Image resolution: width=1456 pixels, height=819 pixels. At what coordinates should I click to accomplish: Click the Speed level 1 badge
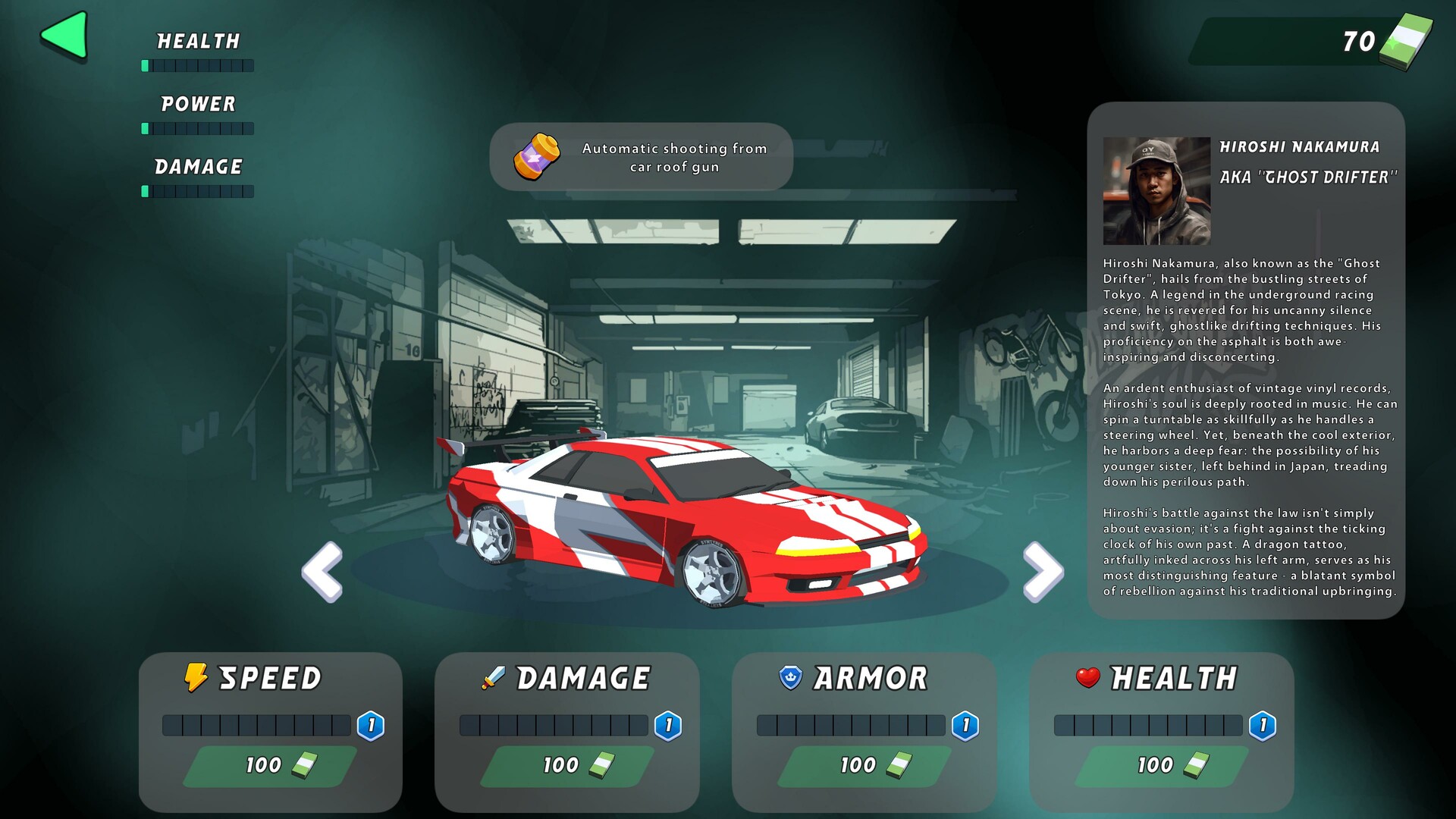pos(371,724)
